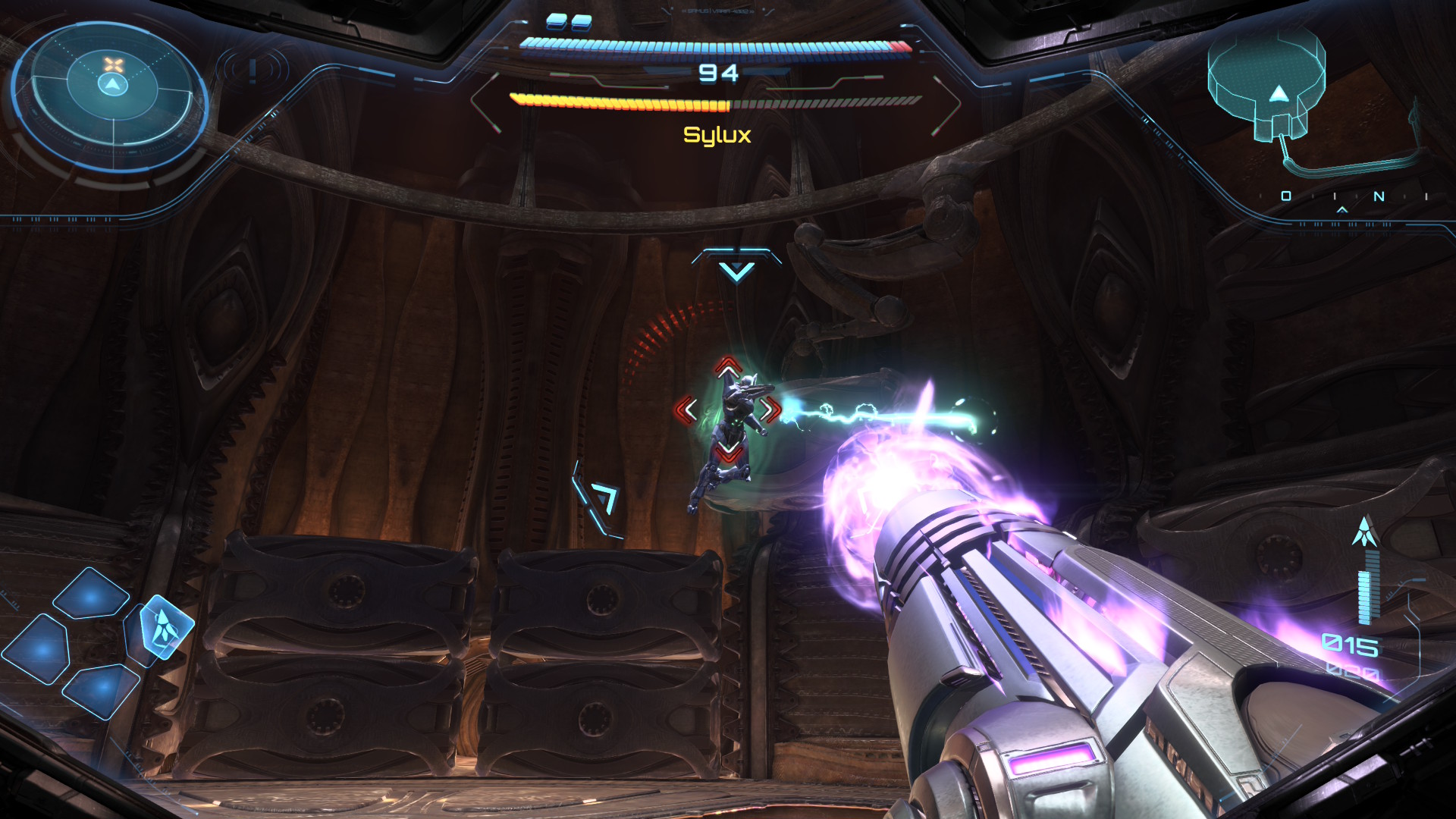Click the circular enemy radar
The width and height of the screenshot is (1456, 819).
[x=112, y=86]
